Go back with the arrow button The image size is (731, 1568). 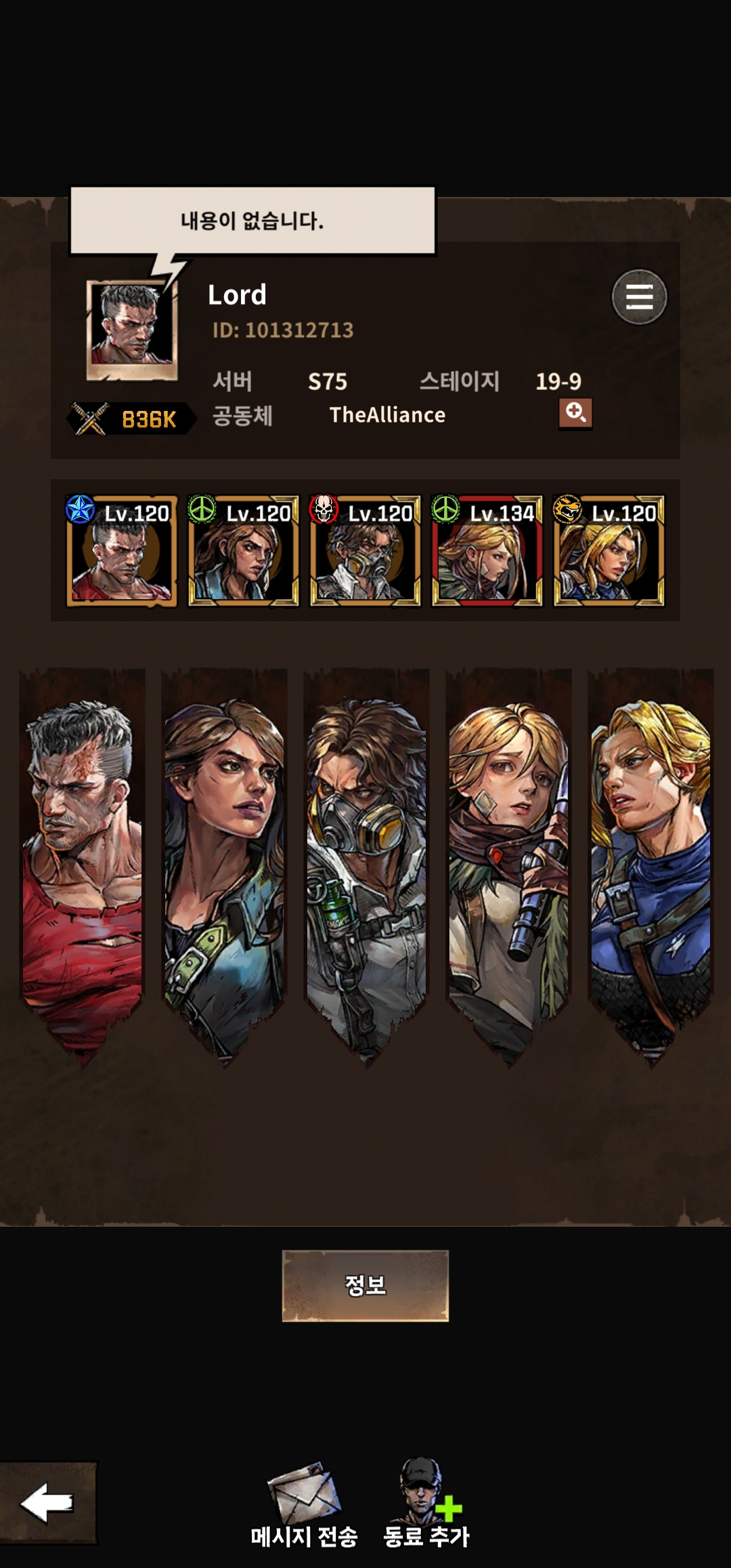pyautogui.click(x=47, y=1502)
